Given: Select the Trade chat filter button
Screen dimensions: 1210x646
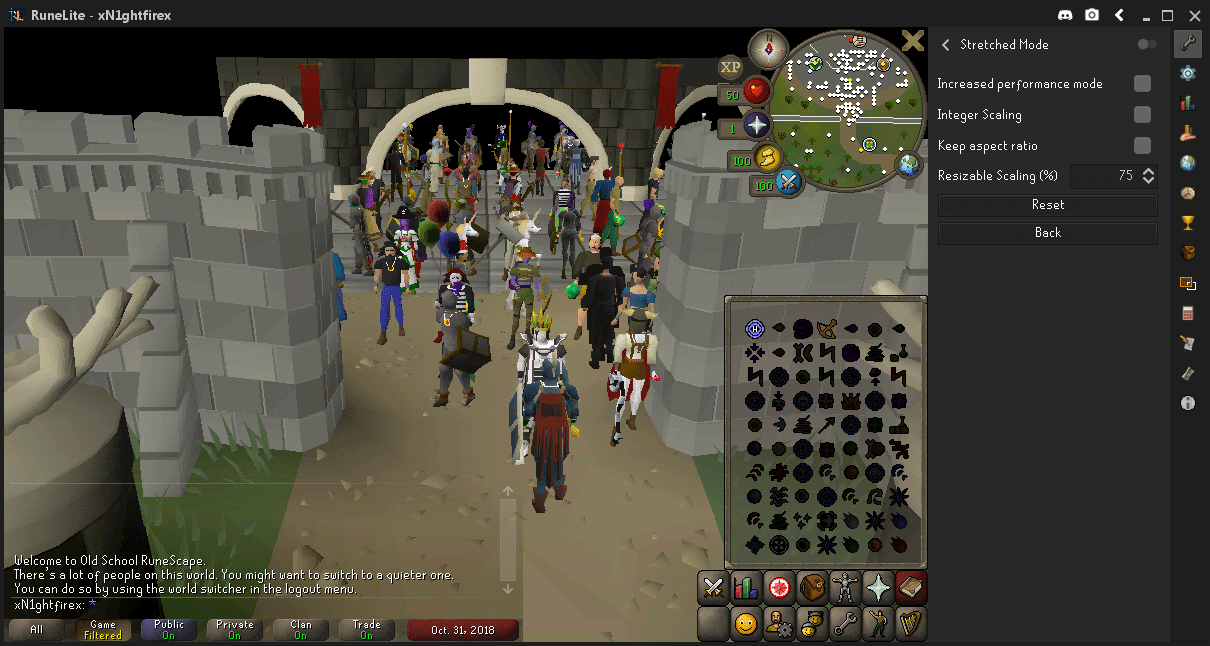Looking at the screenshot, I should pyautogui.click(x=366, y=629).
